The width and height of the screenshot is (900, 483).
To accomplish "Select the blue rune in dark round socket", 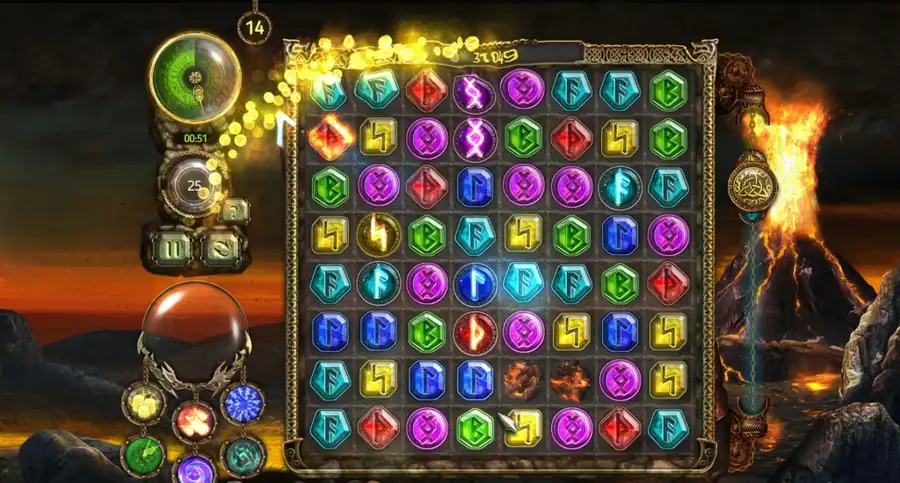I will tap(475, 283).
